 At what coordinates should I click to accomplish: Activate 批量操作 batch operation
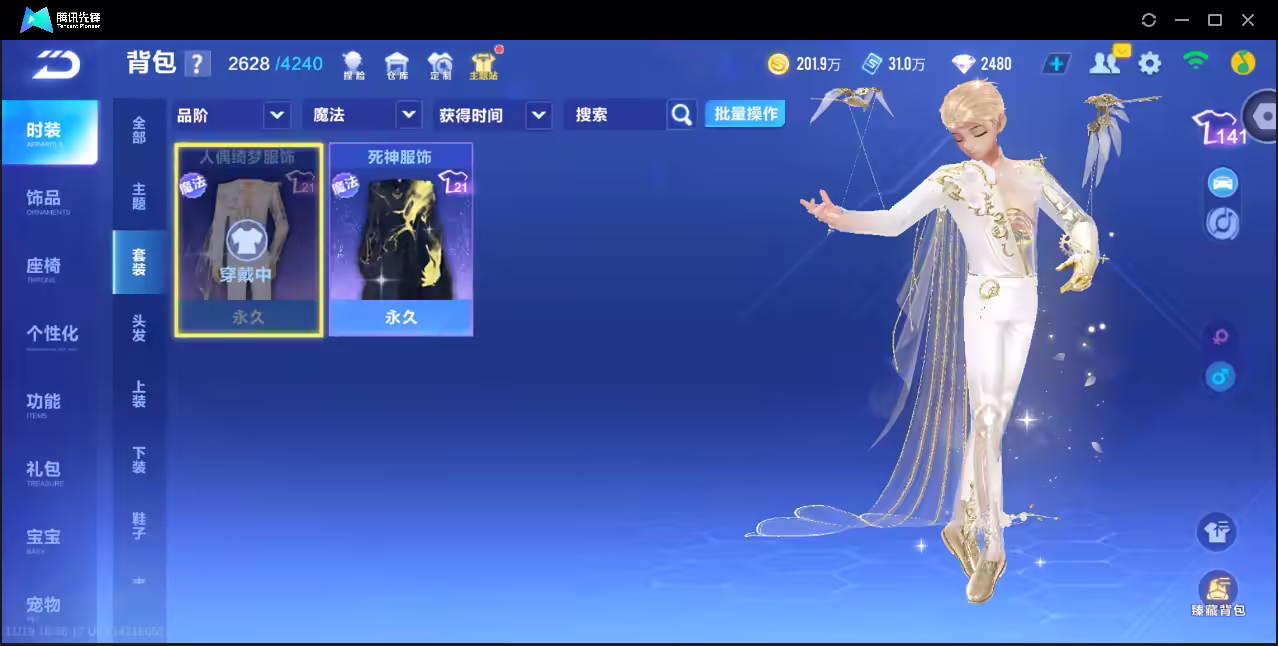(x=745, y=114)
